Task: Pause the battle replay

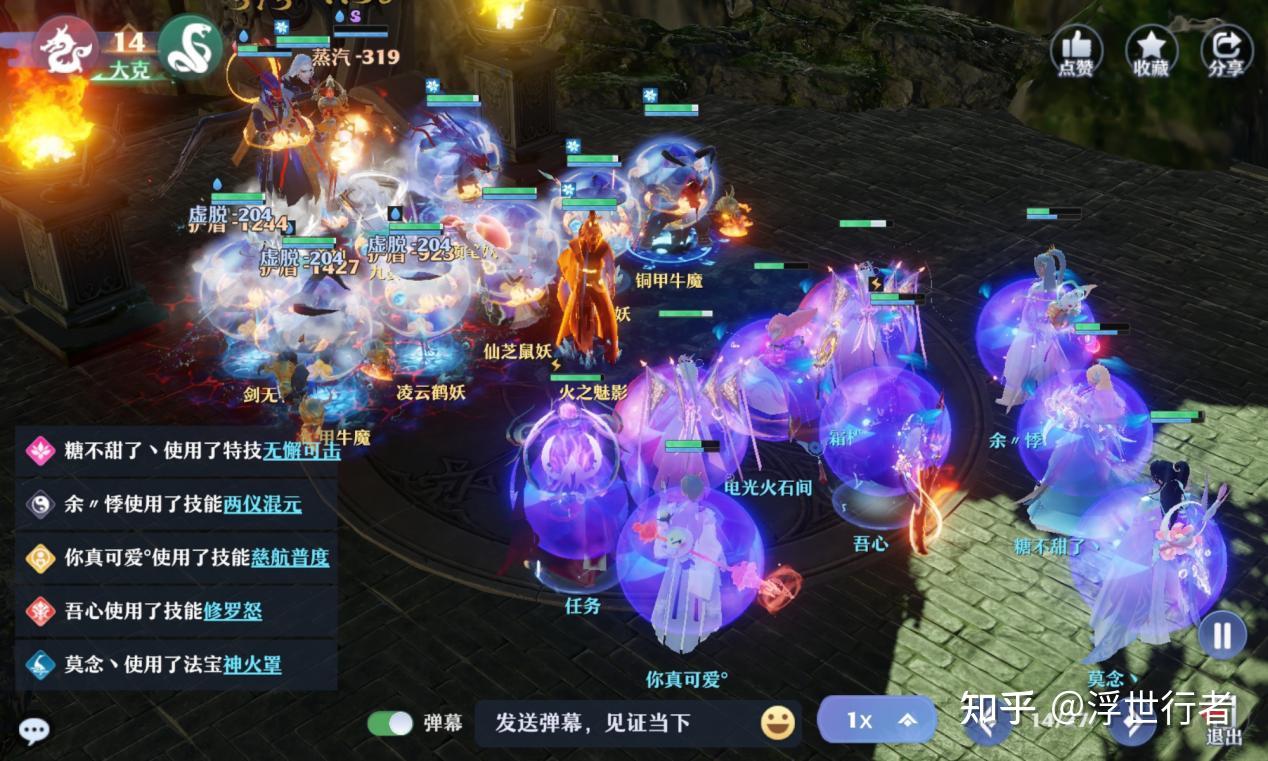Action: [x=1222, y=635]
